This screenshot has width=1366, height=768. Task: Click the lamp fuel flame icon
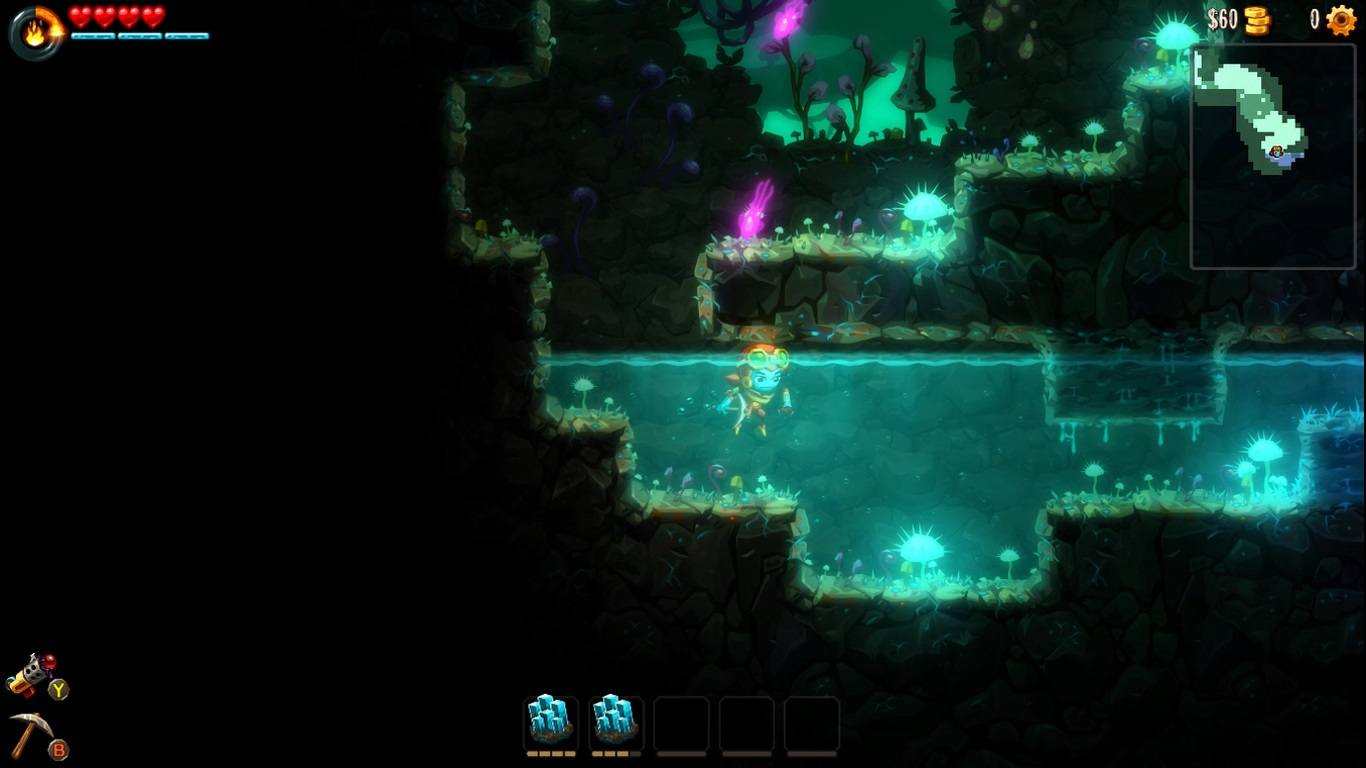tap(35, 33)
